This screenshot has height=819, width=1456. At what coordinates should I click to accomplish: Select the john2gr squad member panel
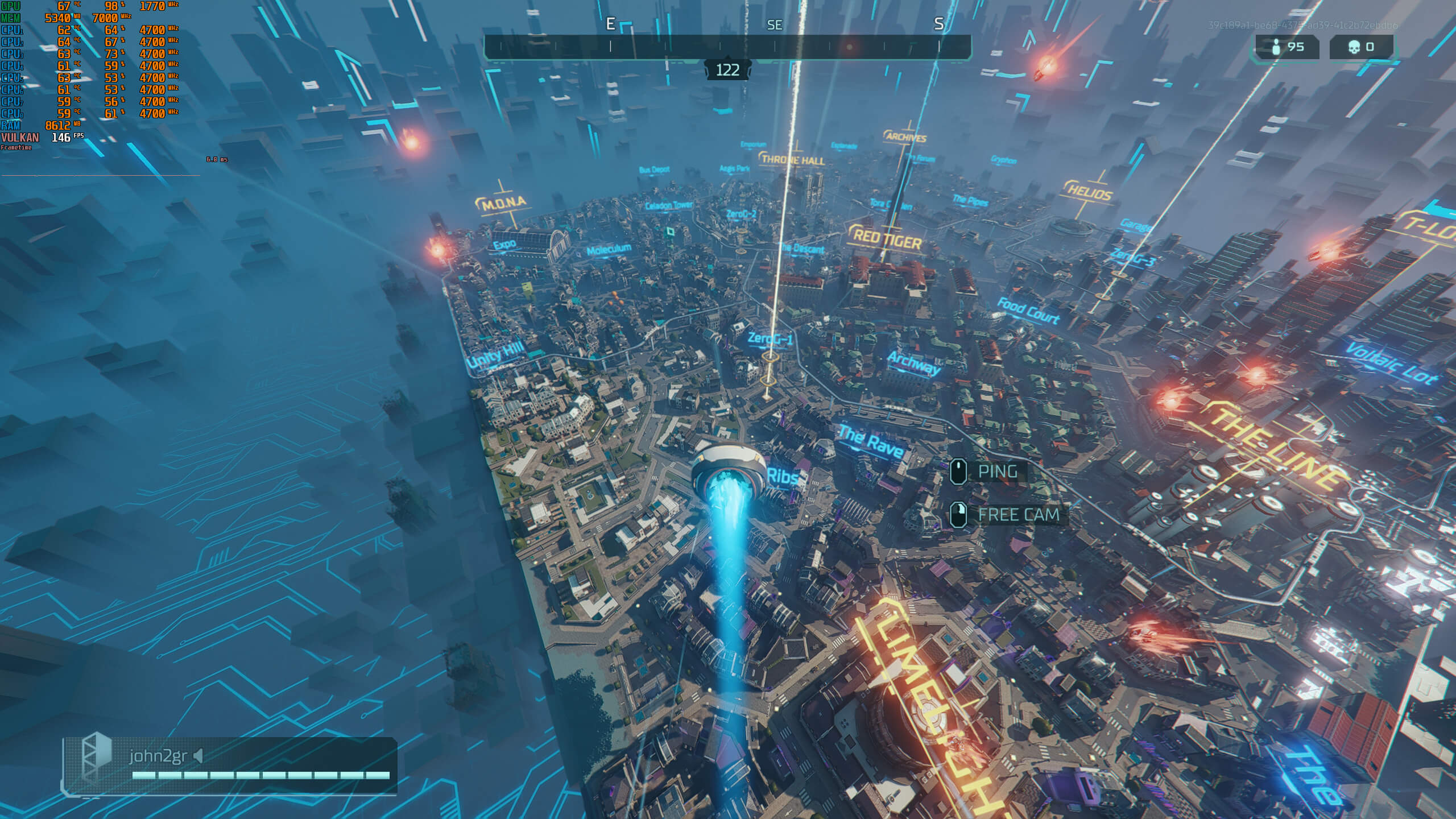[230, 765]
